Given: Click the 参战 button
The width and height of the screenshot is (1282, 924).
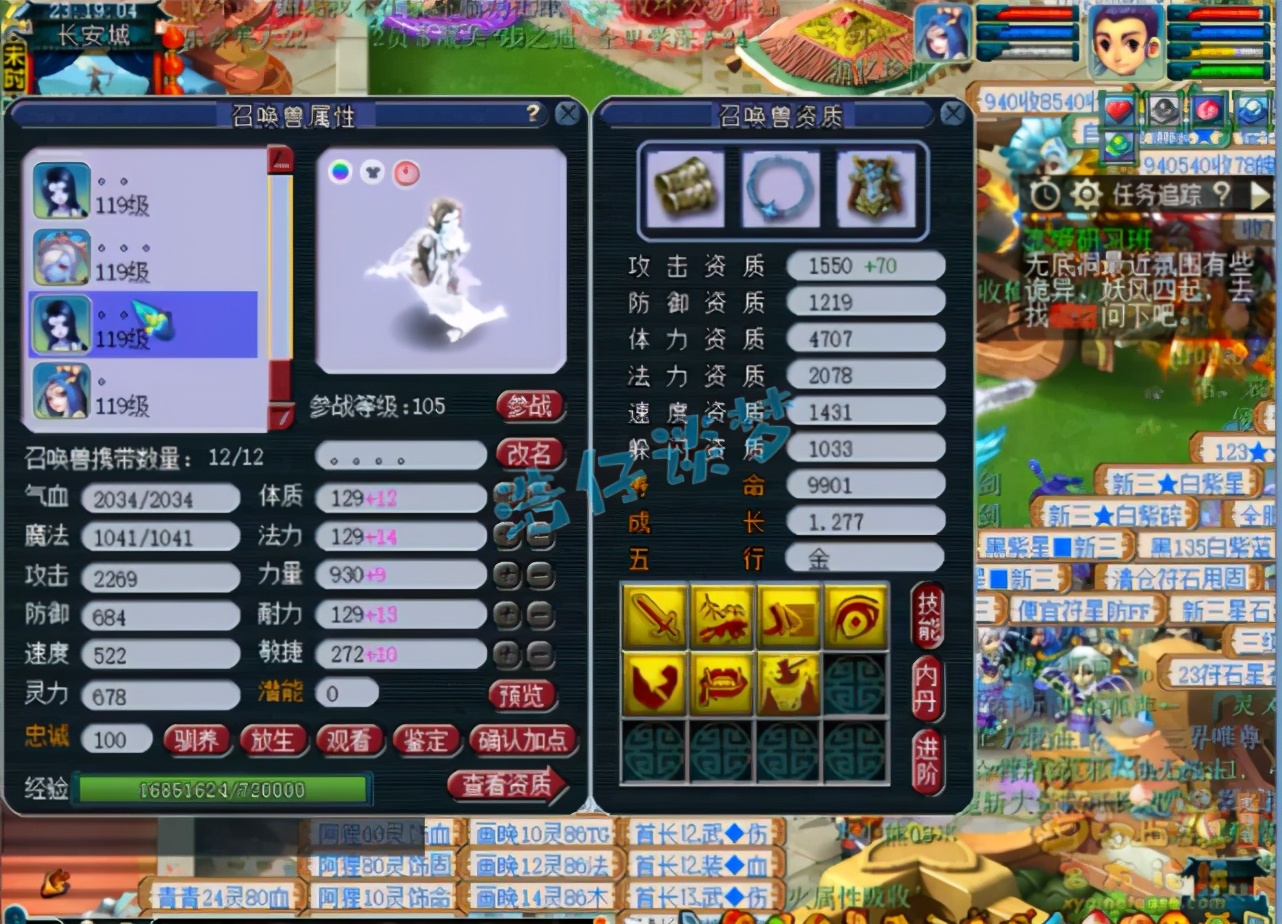Looking at the screenshot, I should 530,406.
